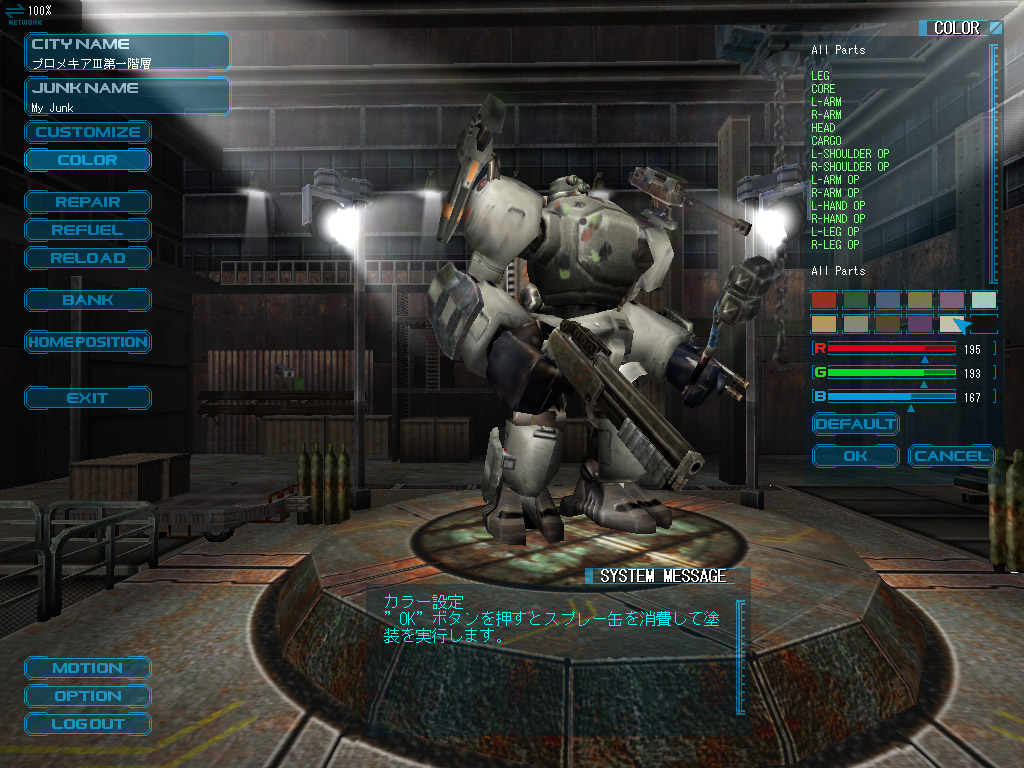
Task: Select the LEG part in color list
Action: pos(821,76)
